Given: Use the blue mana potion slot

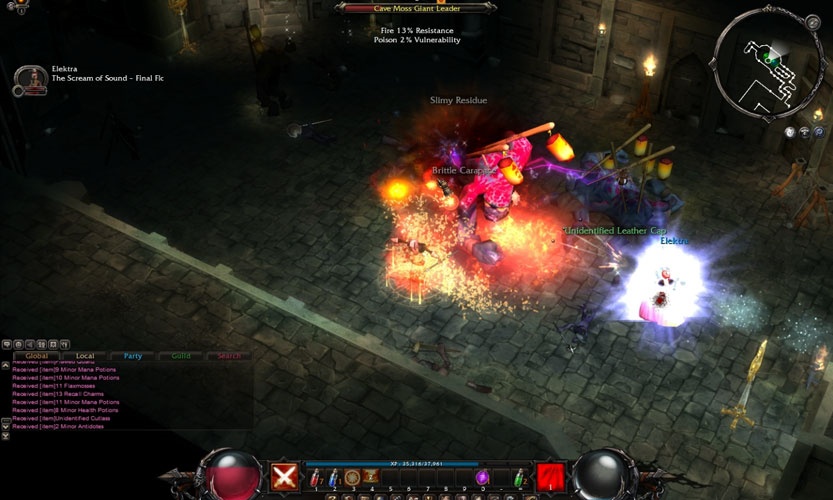Looking at the screenshot, I should pos(332,479).
